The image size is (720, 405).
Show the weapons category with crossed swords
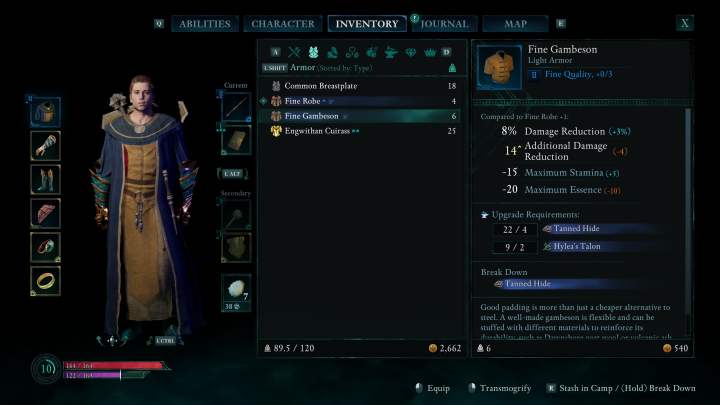point(294,52)
